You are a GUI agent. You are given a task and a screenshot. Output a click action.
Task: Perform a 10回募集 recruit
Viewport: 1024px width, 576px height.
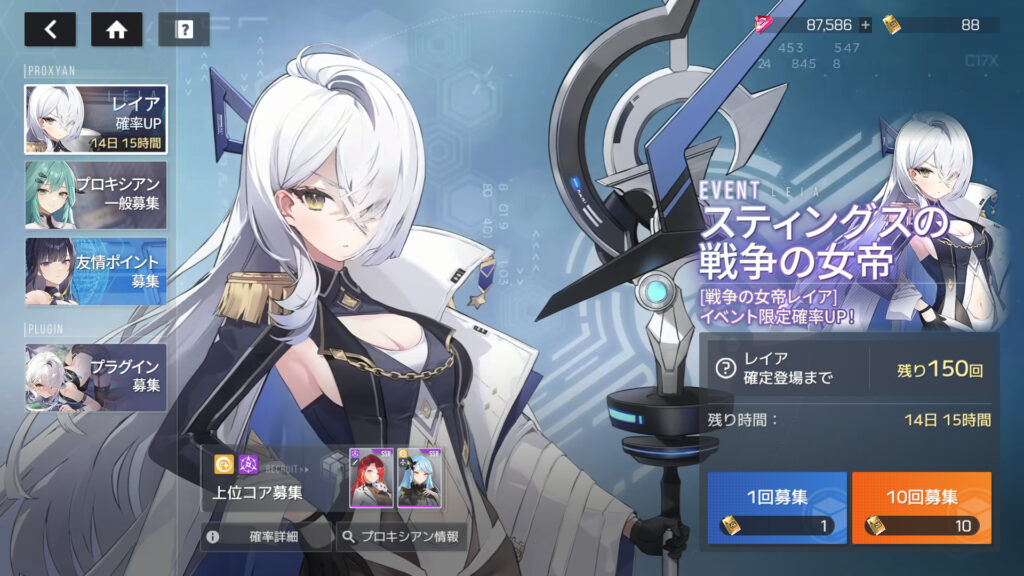(921, 508)
